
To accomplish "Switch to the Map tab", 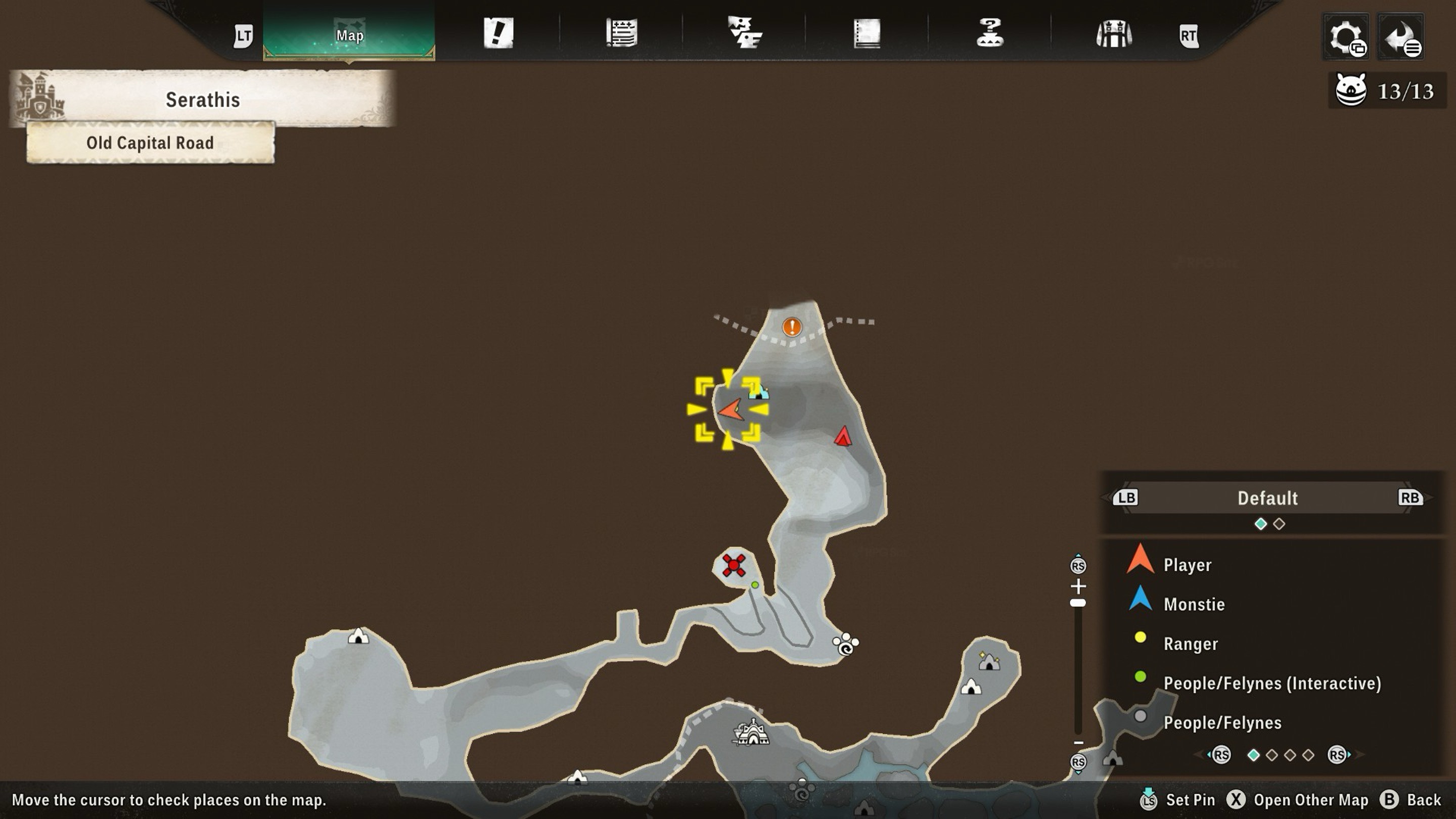I will (x=349, y=35).
